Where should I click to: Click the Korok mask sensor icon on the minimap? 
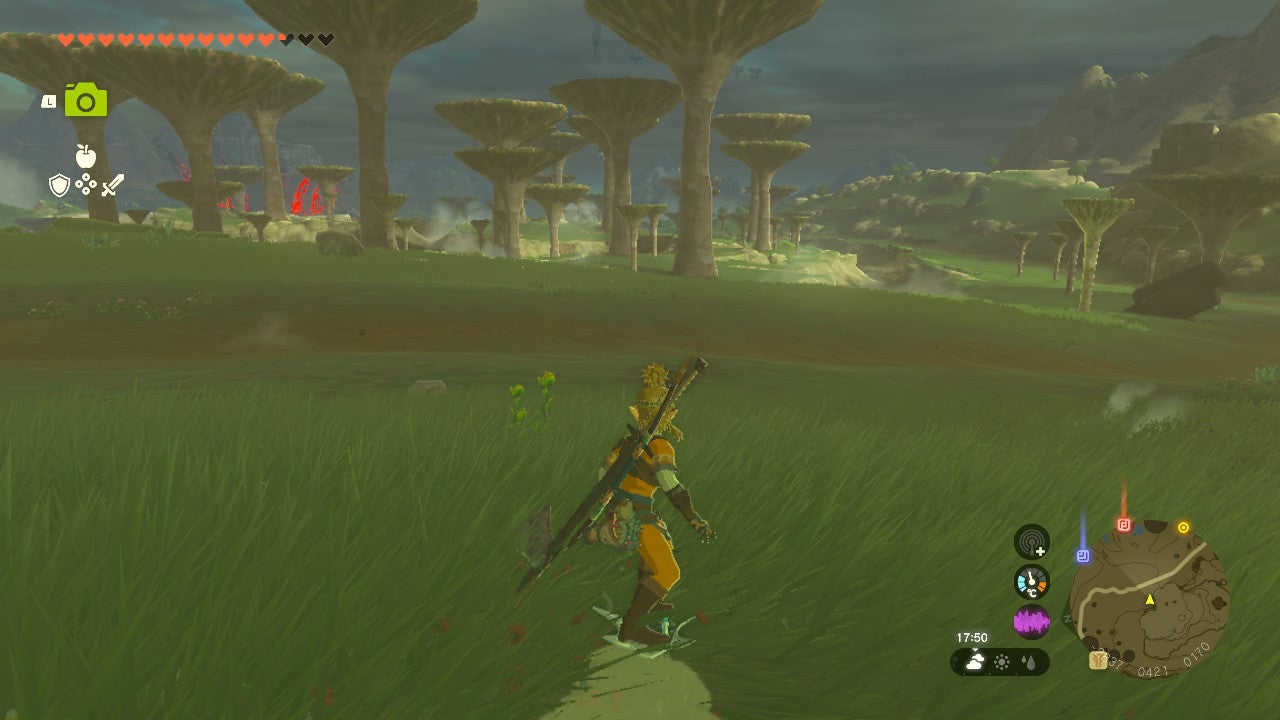click(x=1097, y=659)
